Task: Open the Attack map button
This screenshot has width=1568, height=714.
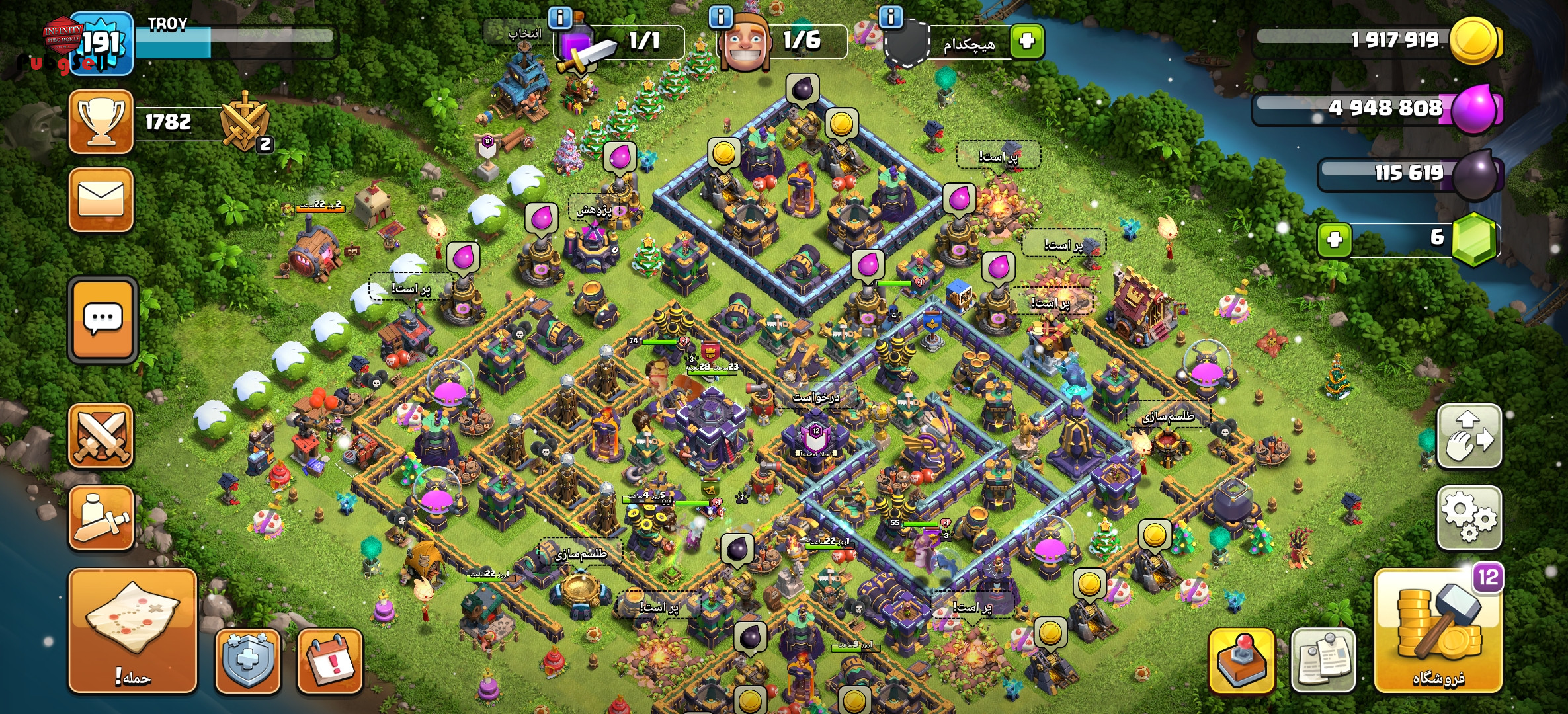Action: click(x=133, y=630)
